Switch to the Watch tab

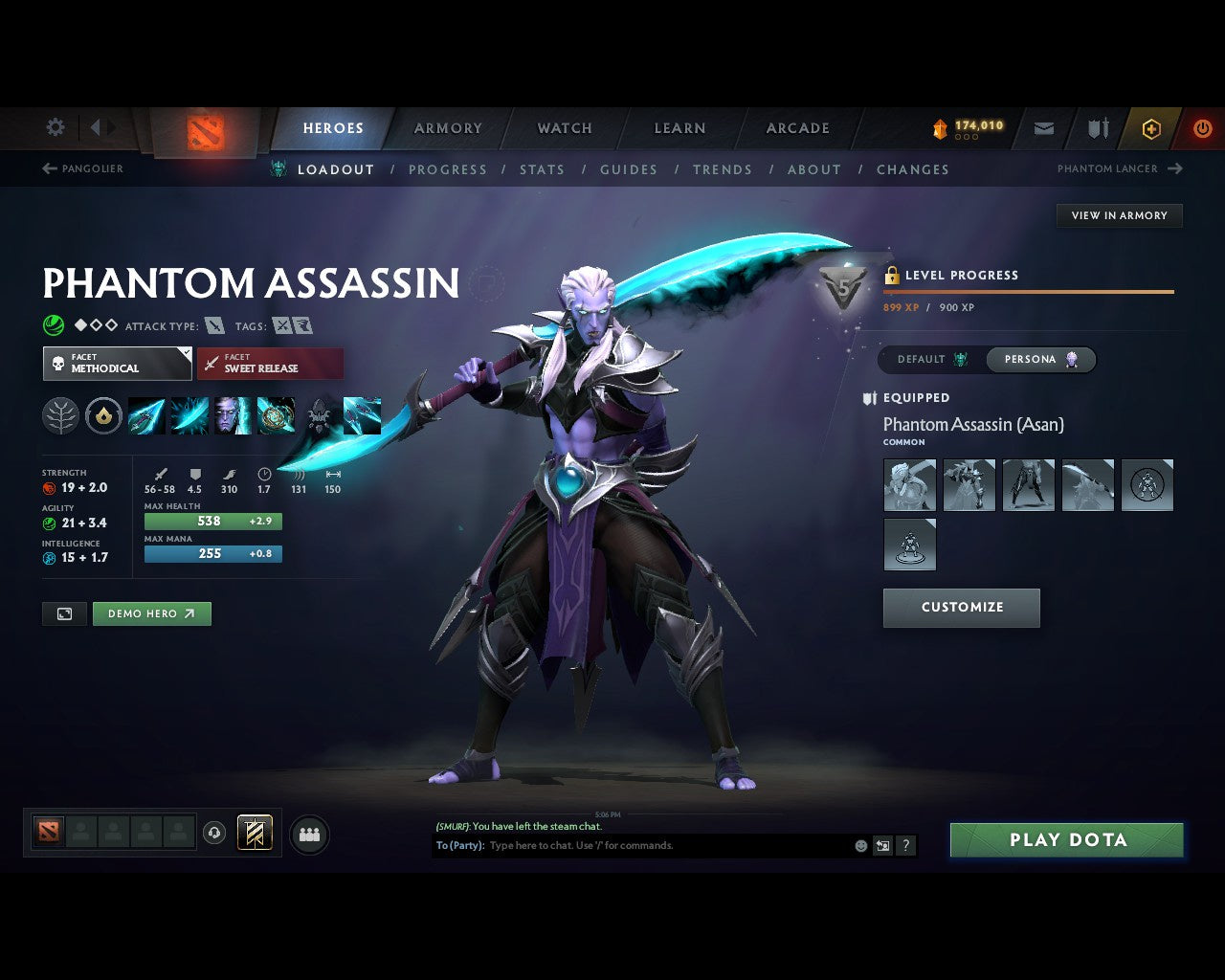pos(565,128)
